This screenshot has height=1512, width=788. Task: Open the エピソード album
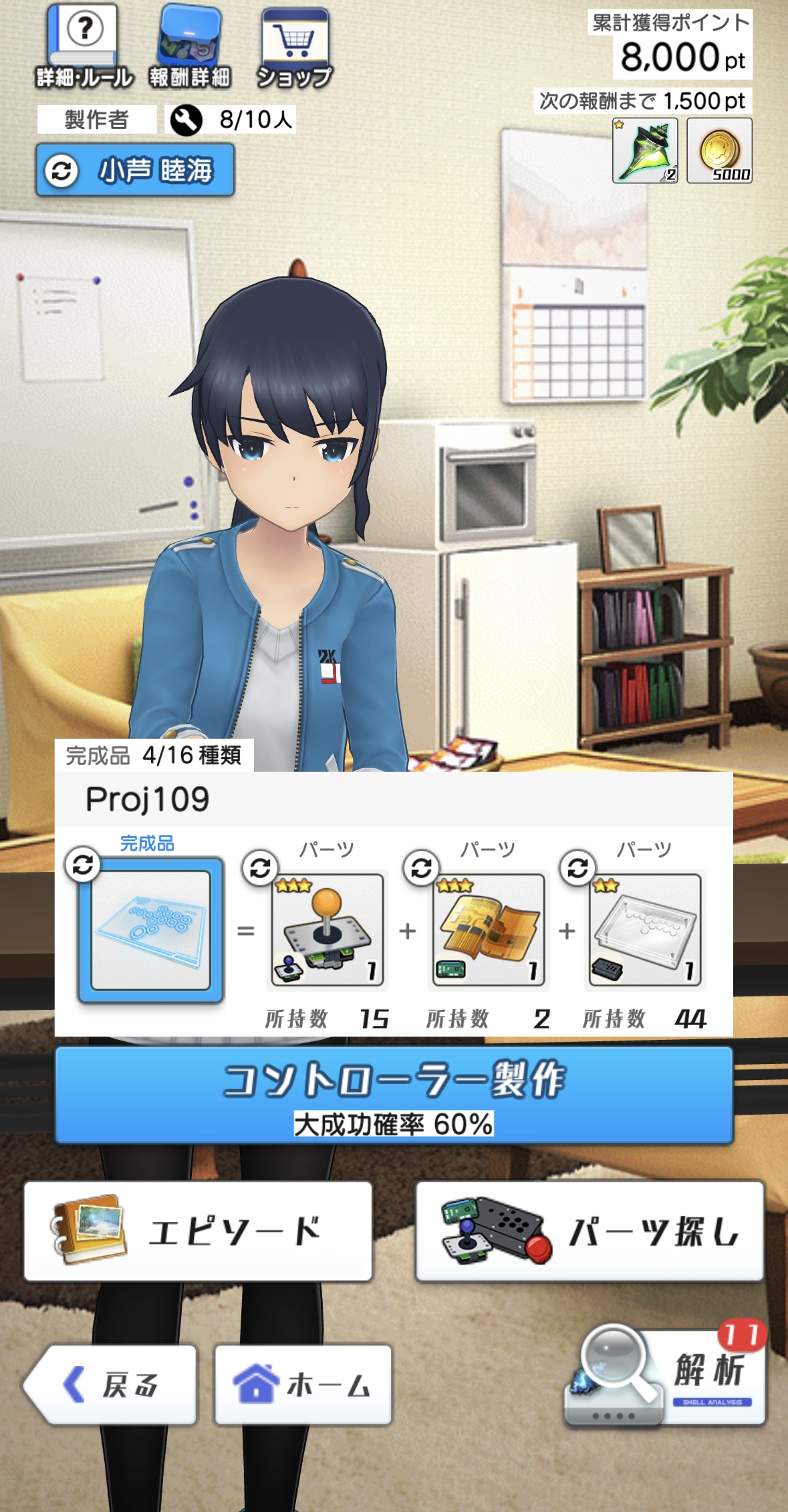tap(198, 1231)
